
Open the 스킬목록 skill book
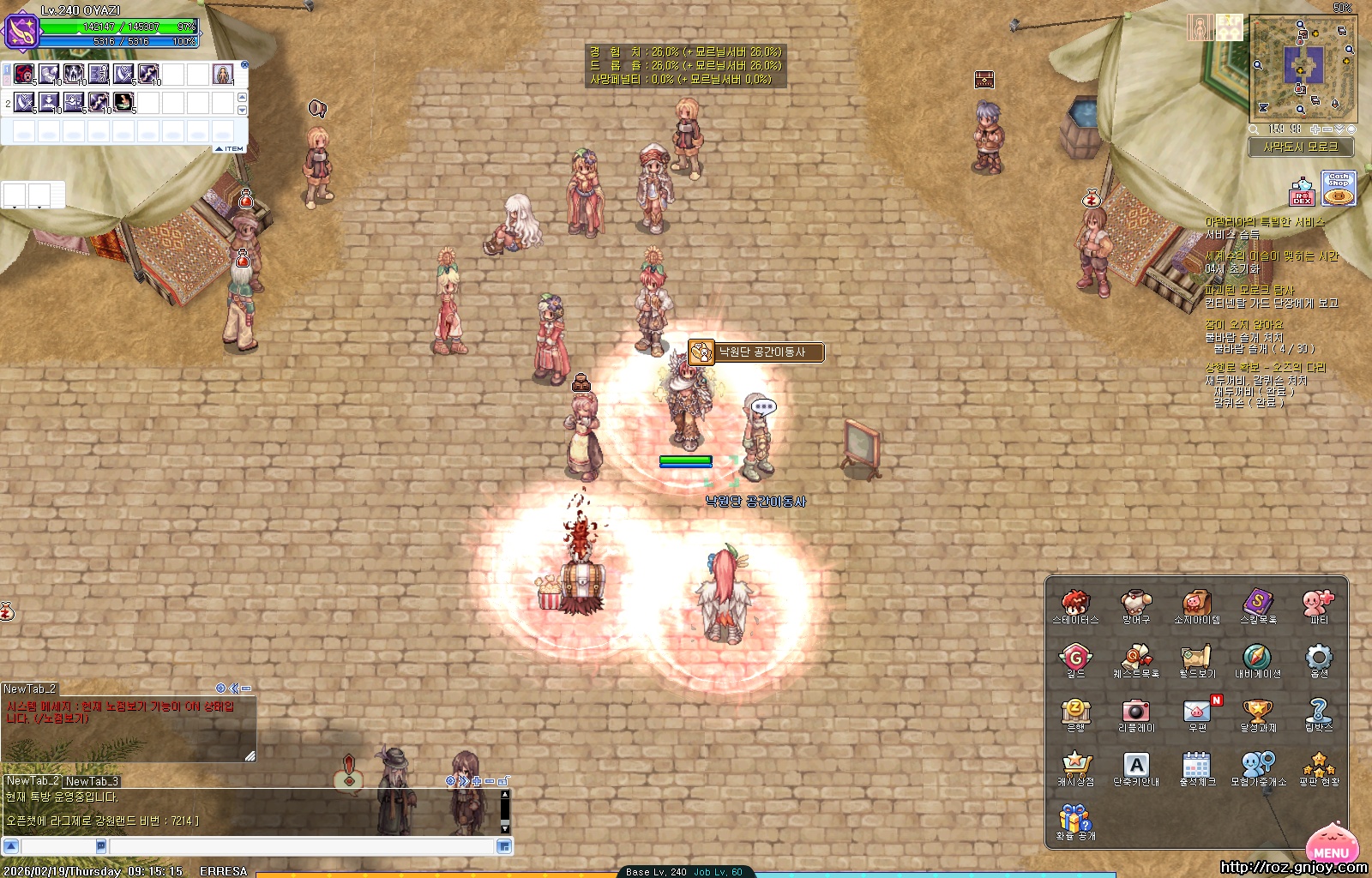pyautogui.click(x=1258, y=603)
